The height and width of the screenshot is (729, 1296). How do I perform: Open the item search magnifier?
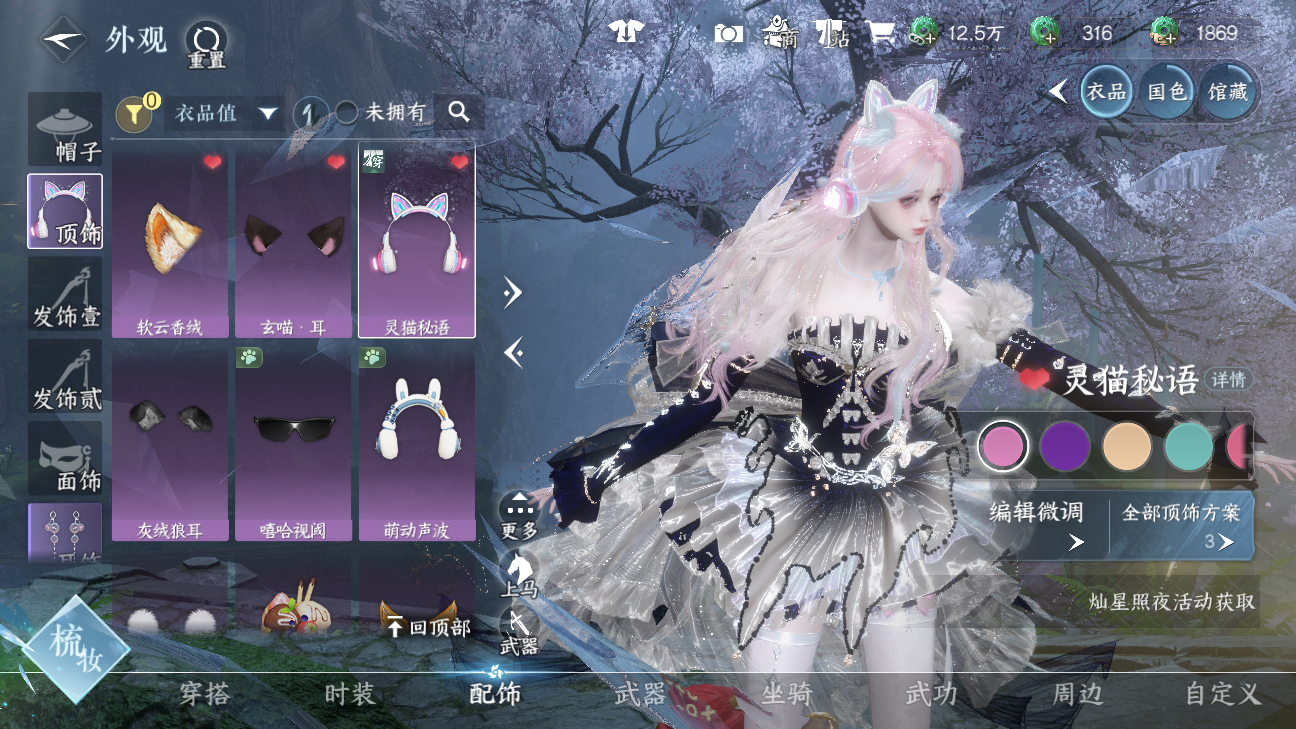[459, 112]
